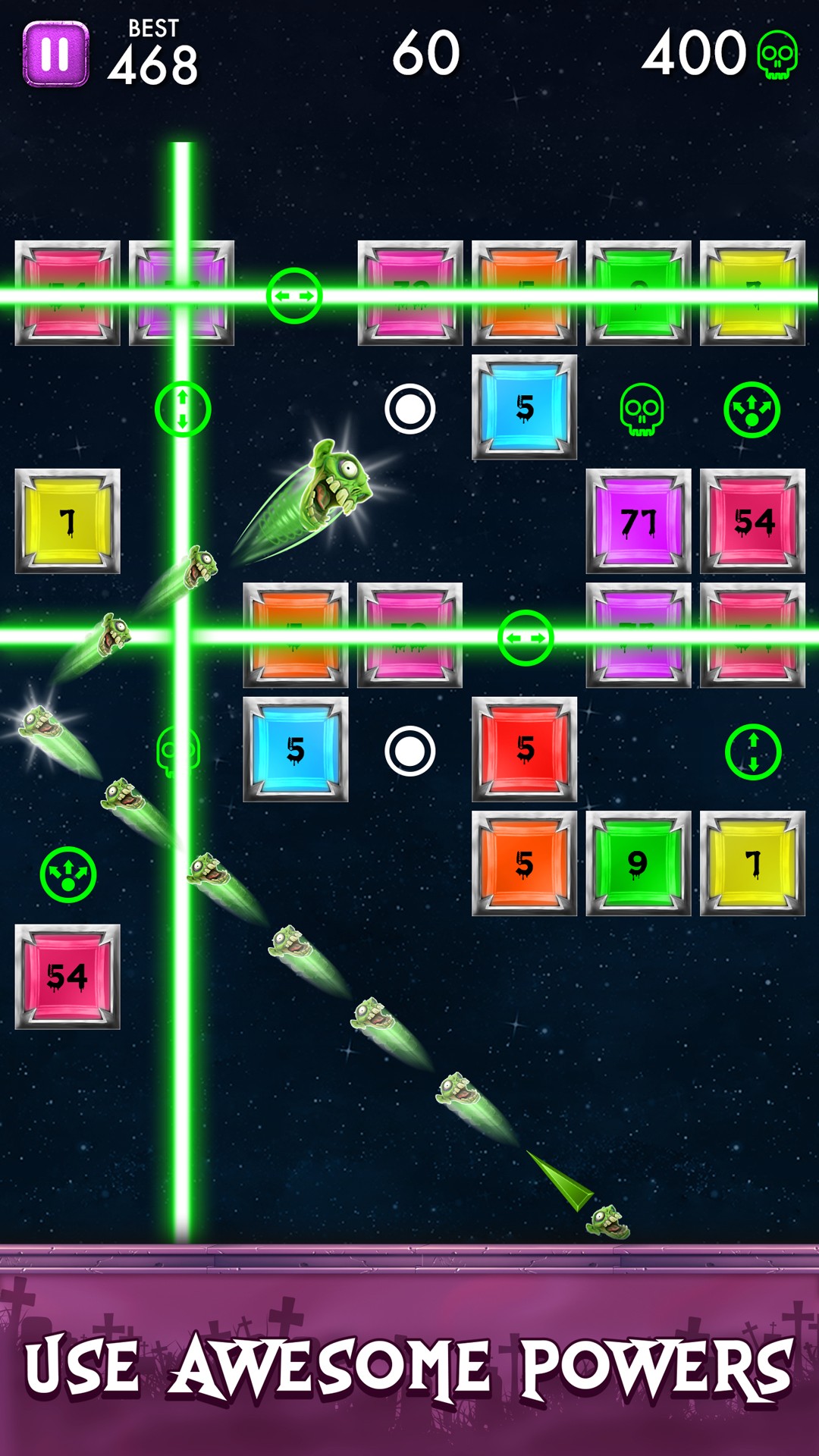Pause the game with the purple button
Image resolution: width=819 pixels, height=1456 pixels.
(x=55, y=54)
